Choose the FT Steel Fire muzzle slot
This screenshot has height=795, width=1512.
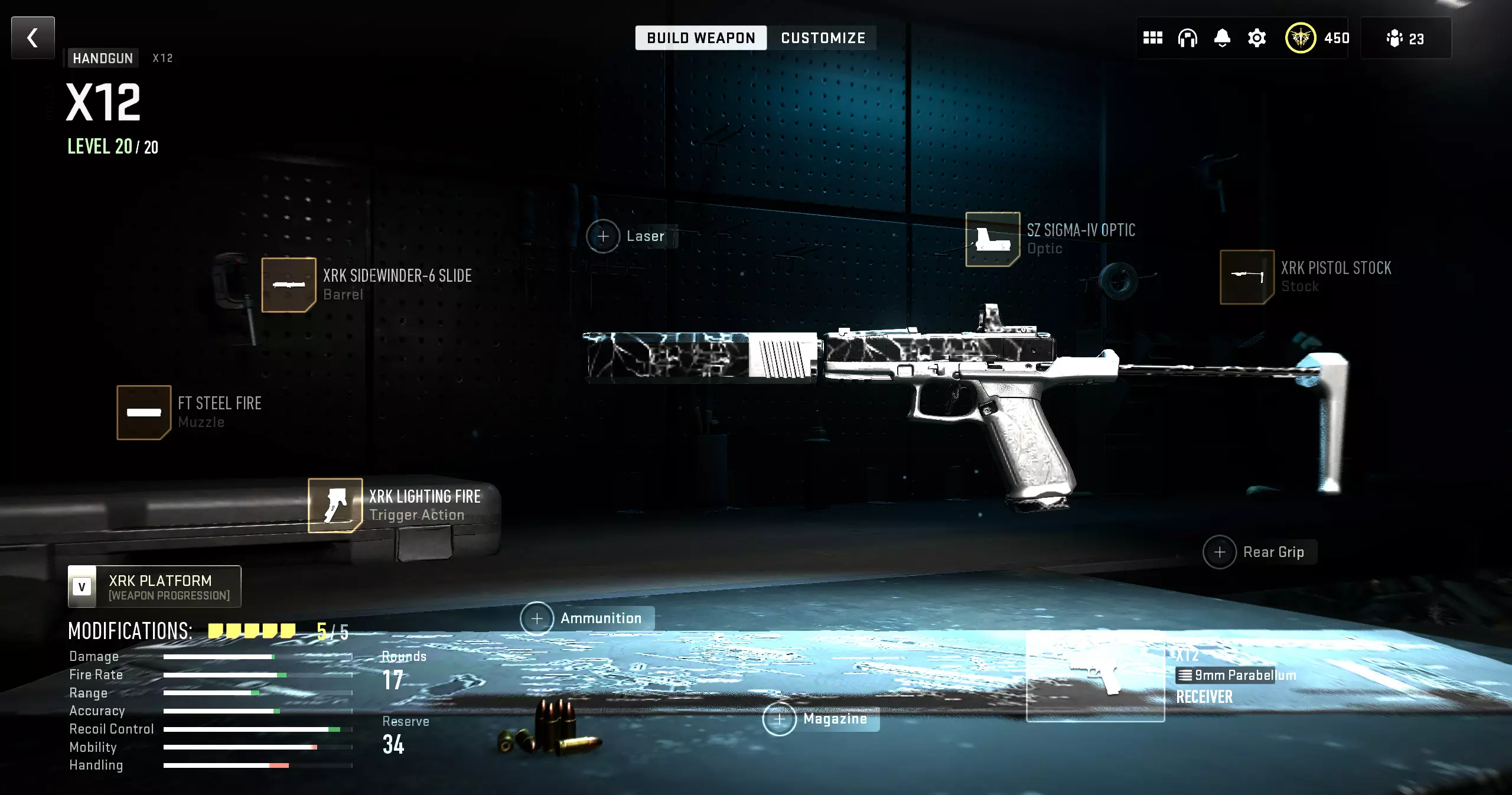pyautogui.click(x=144, y=412)
